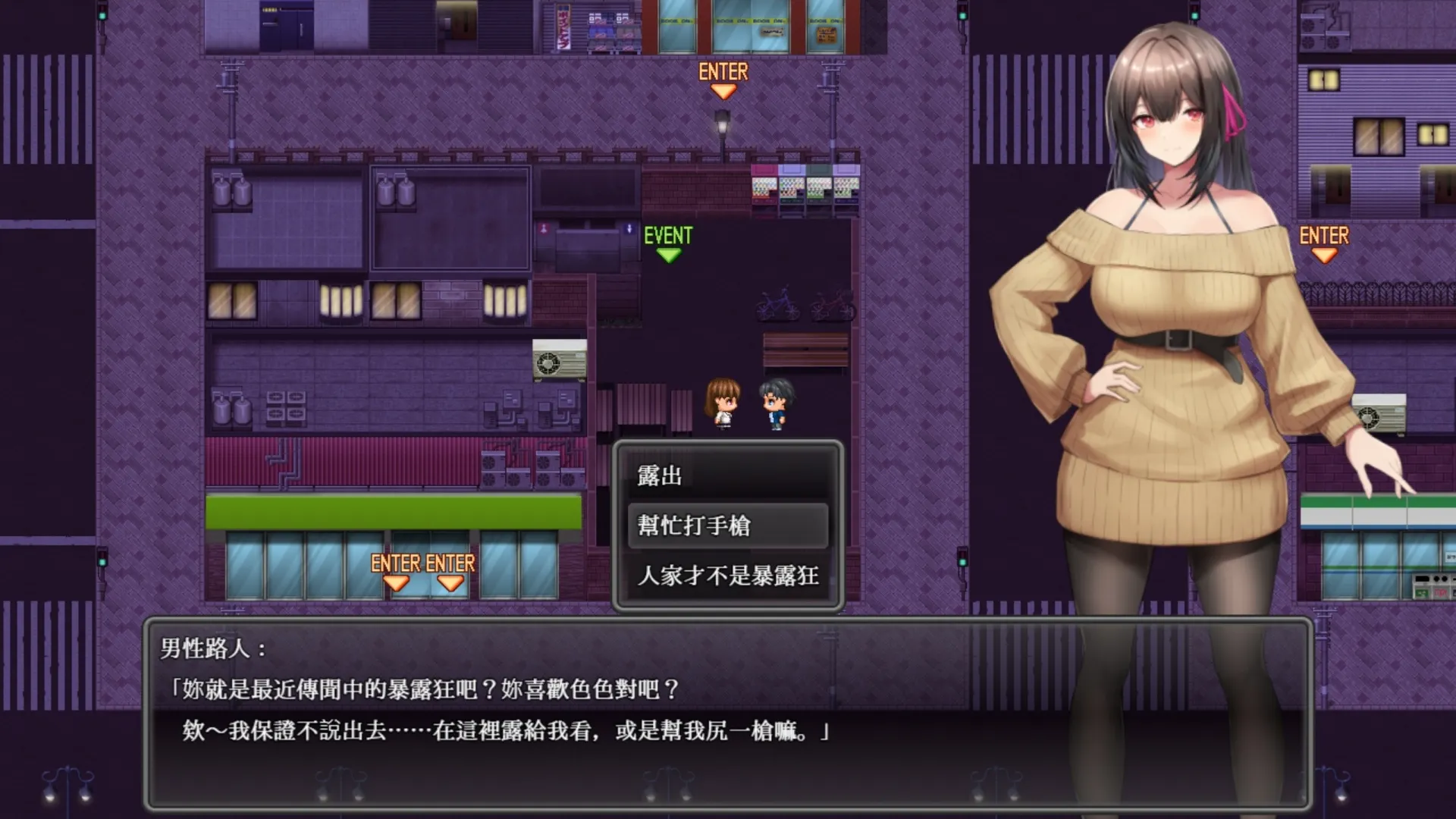Click the right ENTER above the green store doors

tap(453, 564)
